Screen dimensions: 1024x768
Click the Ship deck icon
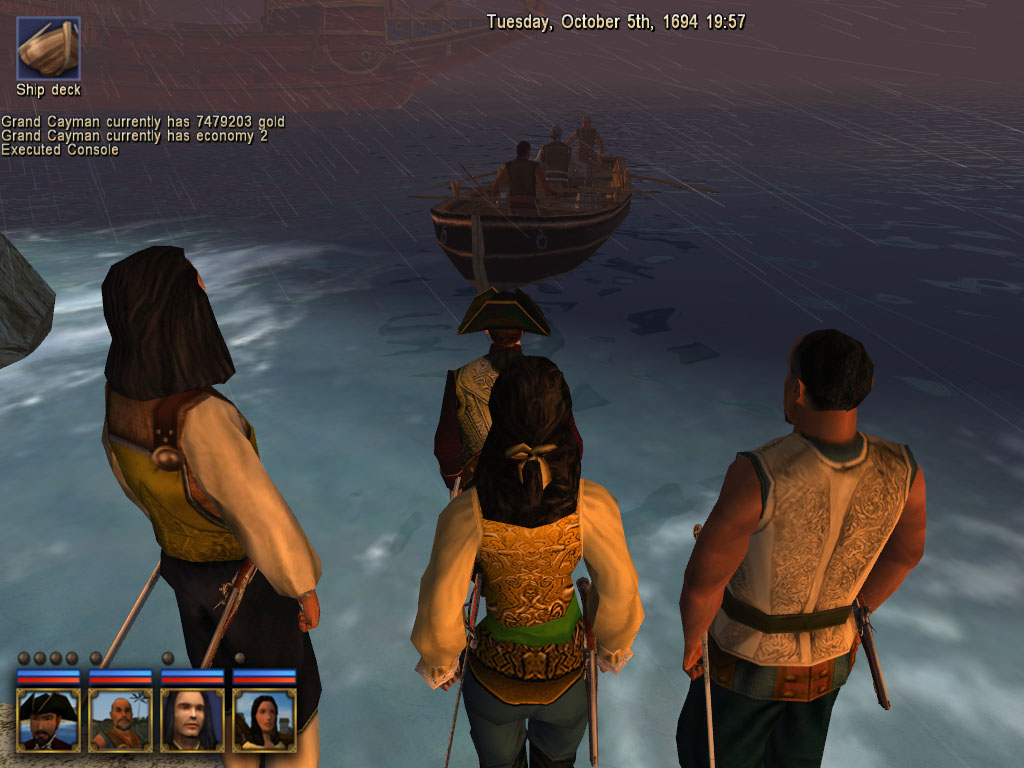[48, 48]
